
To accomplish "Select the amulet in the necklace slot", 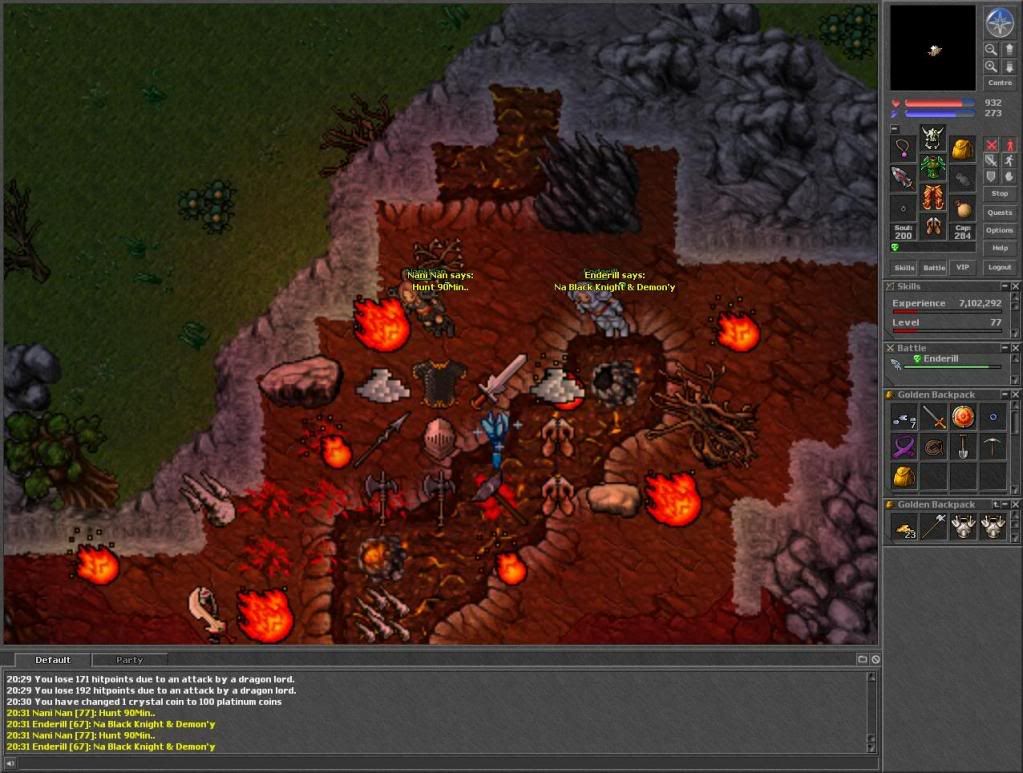I will point(903,150).
